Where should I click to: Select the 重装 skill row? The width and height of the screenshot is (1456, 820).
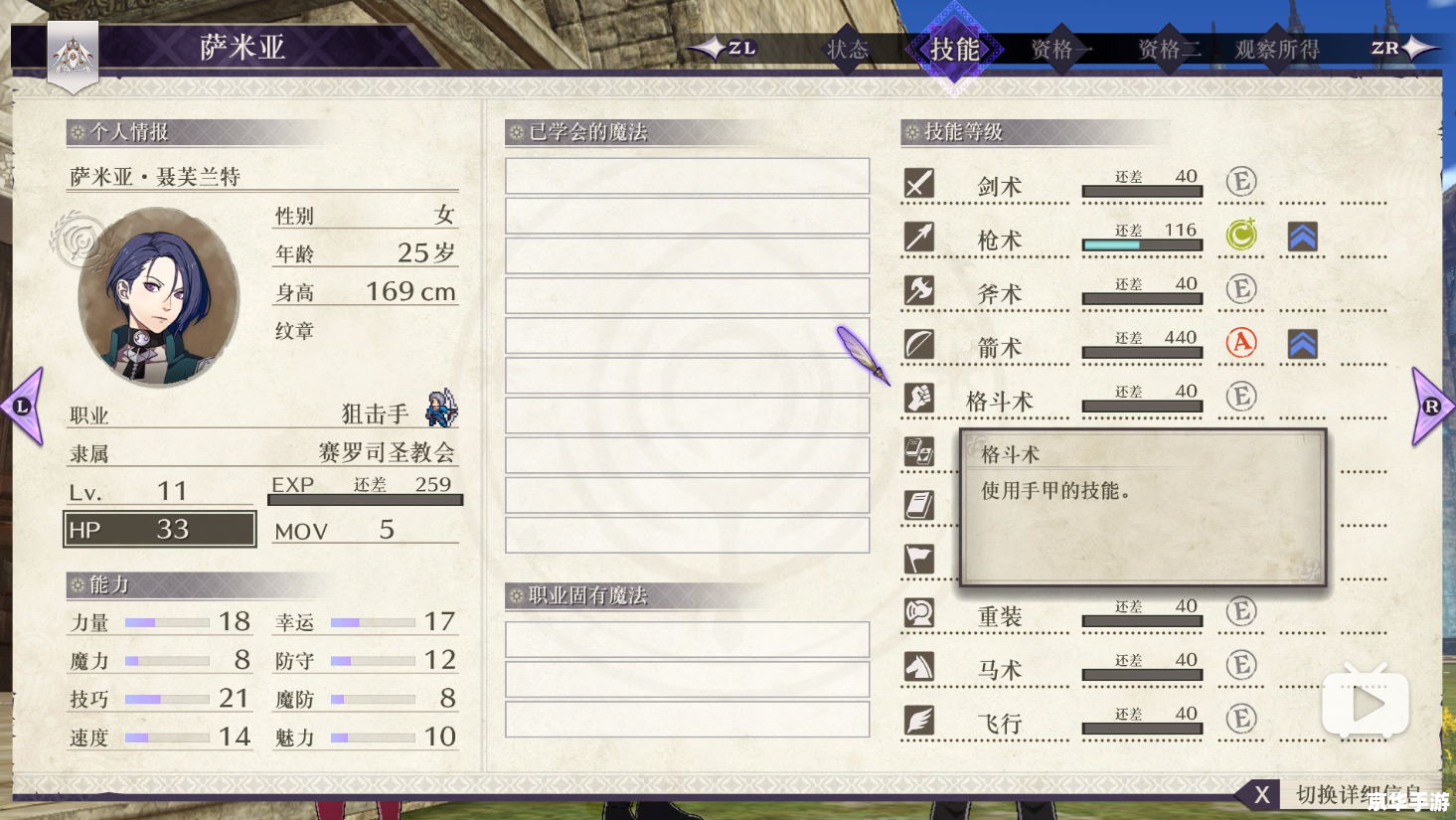coord(999,615)
